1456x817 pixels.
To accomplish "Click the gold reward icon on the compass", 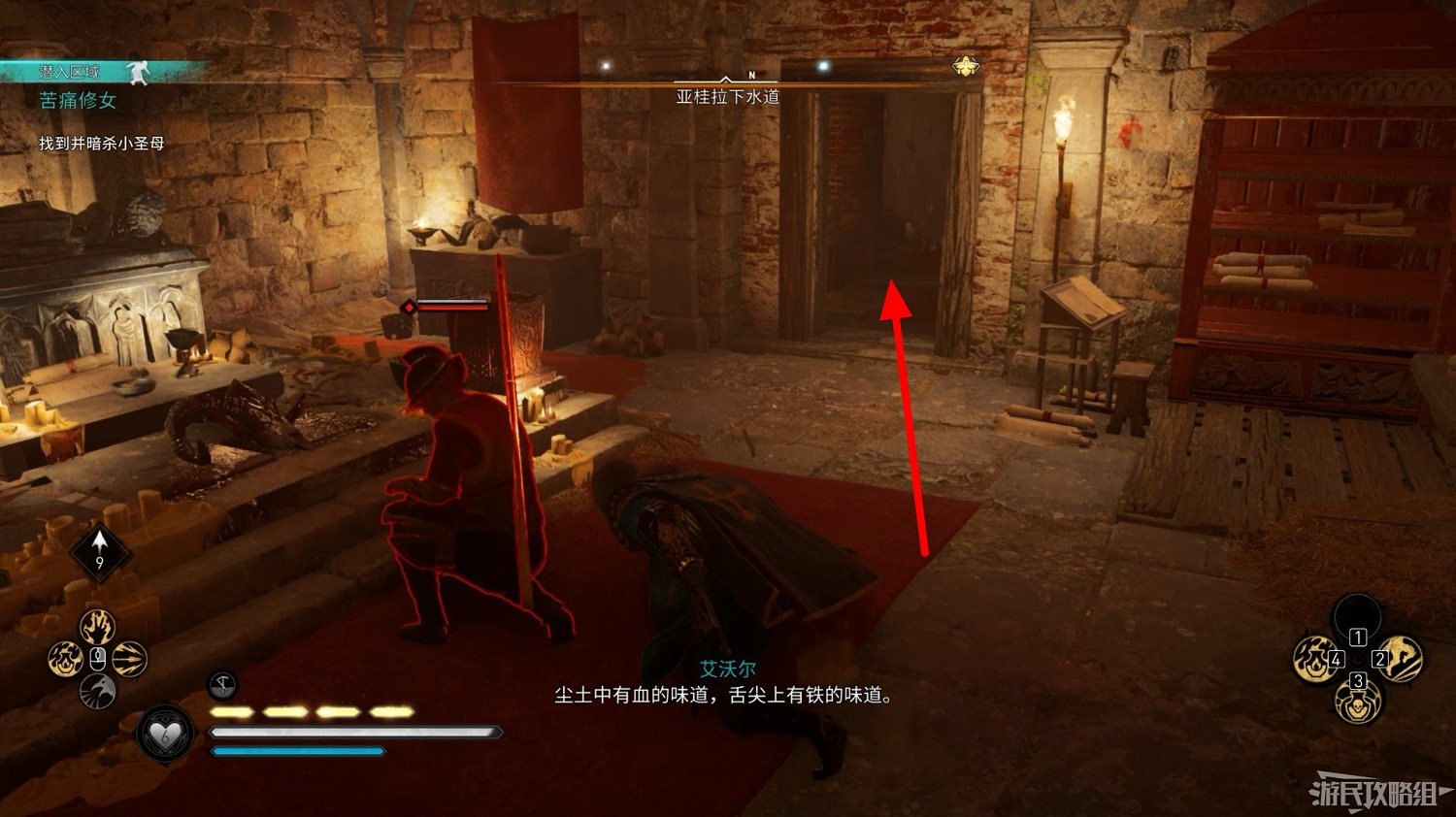I will click(964, 67).
